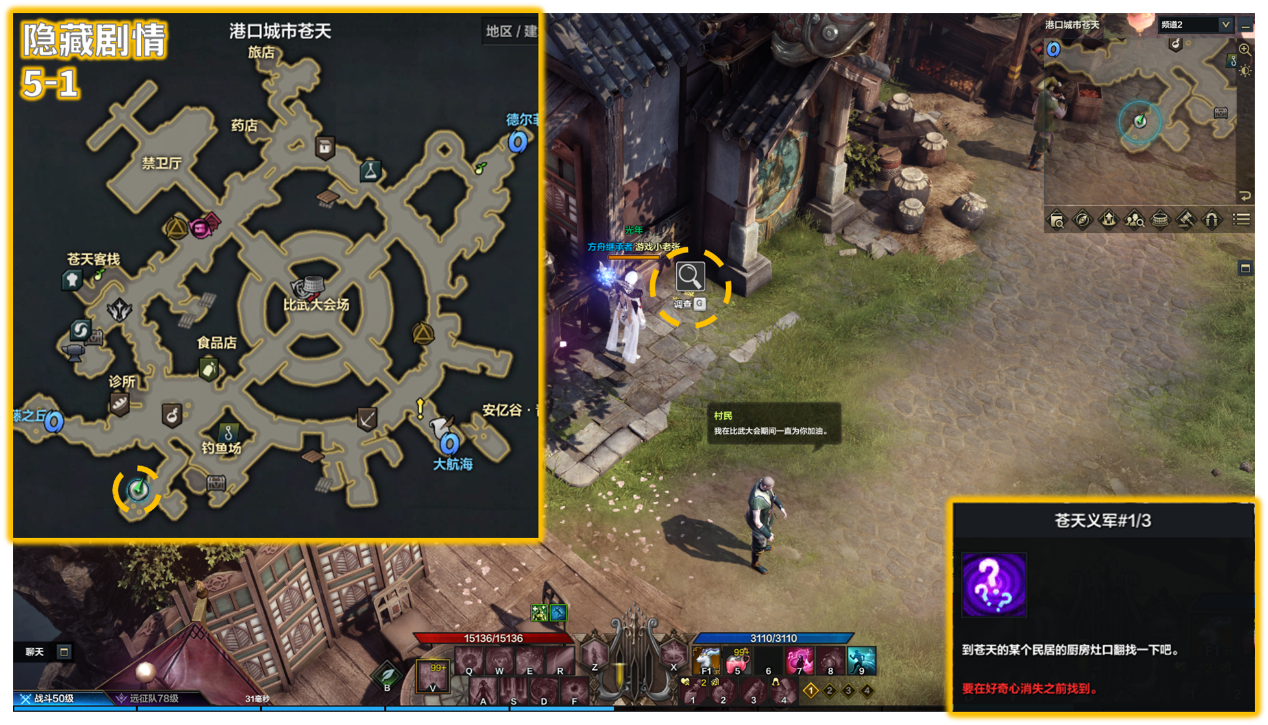Toggle minimap brightness sun icon
1268x725 pixels.
tap(1245, 71)
